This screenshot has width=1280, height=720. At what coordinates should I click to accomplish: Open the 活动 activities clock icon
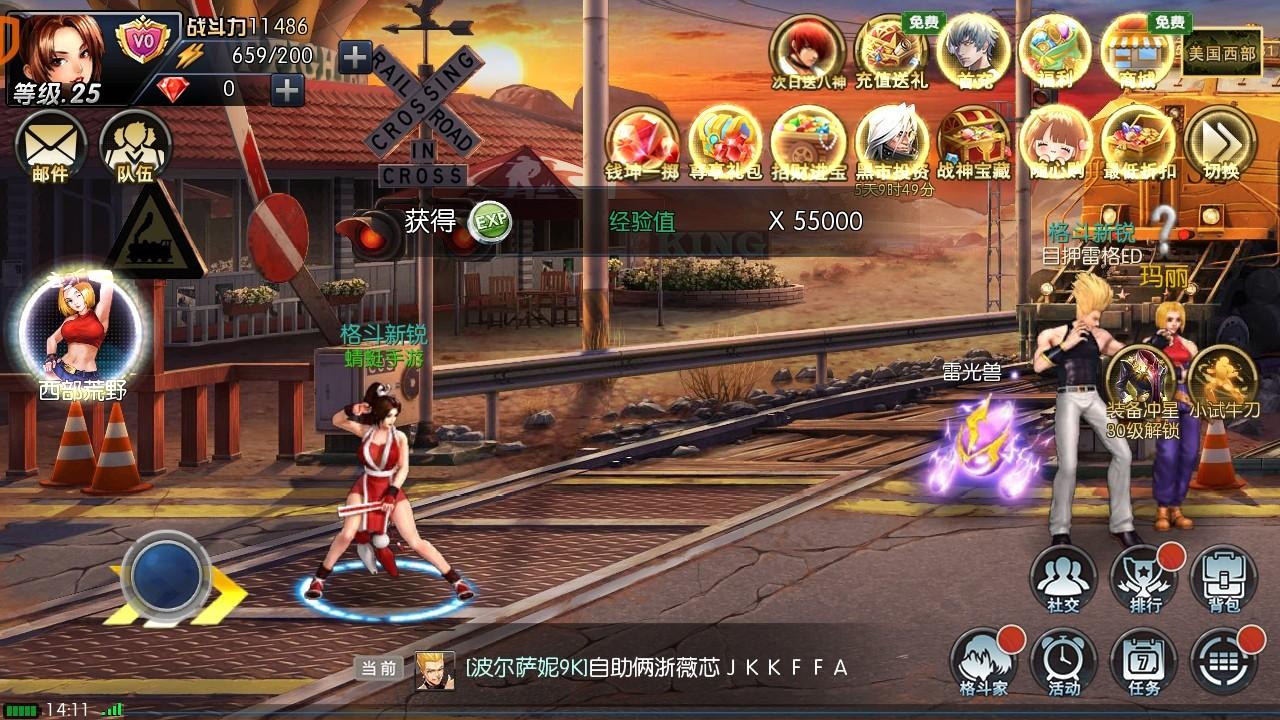point(1064,662)
